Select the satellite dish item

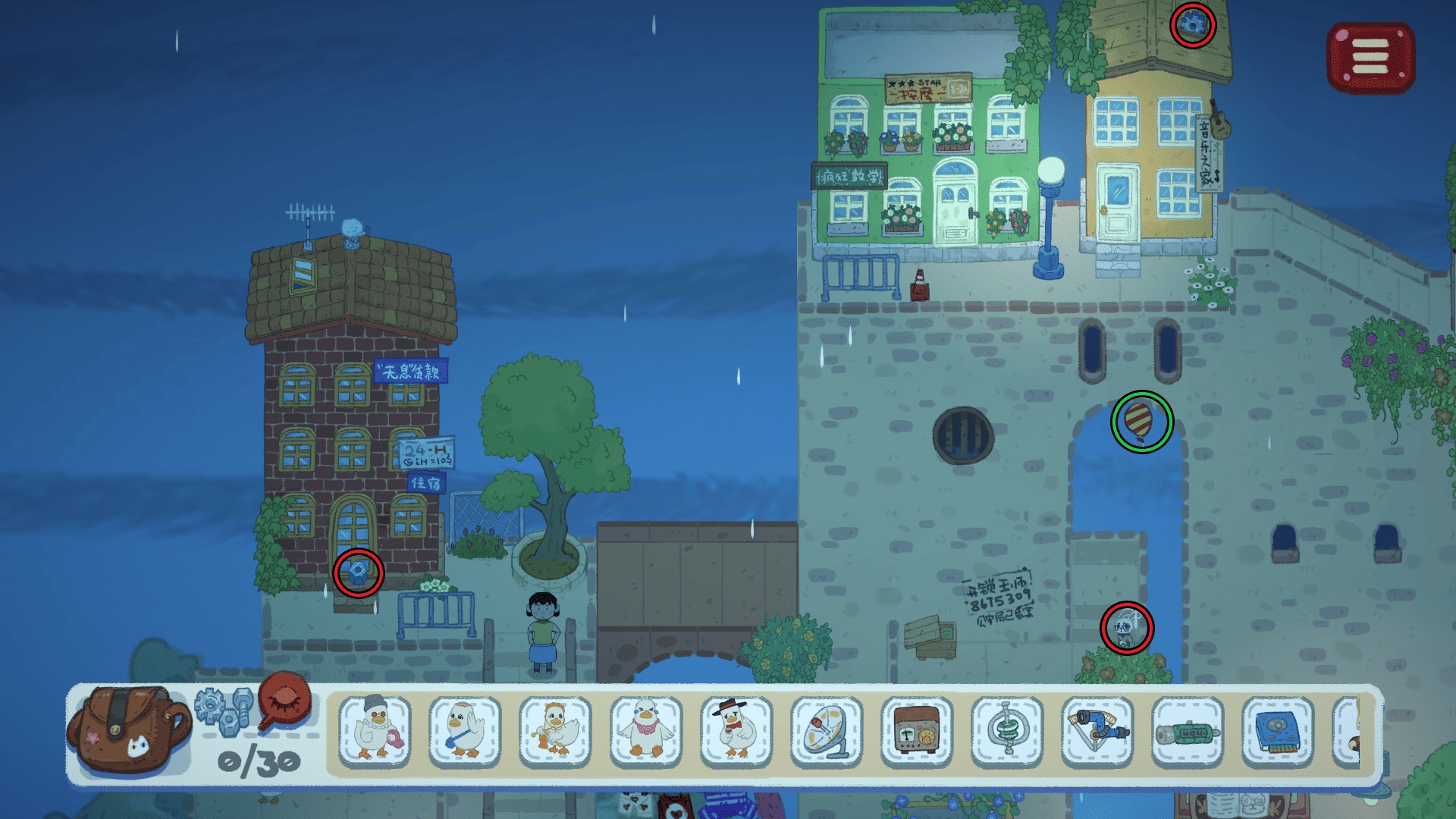[x=827, y=730]
